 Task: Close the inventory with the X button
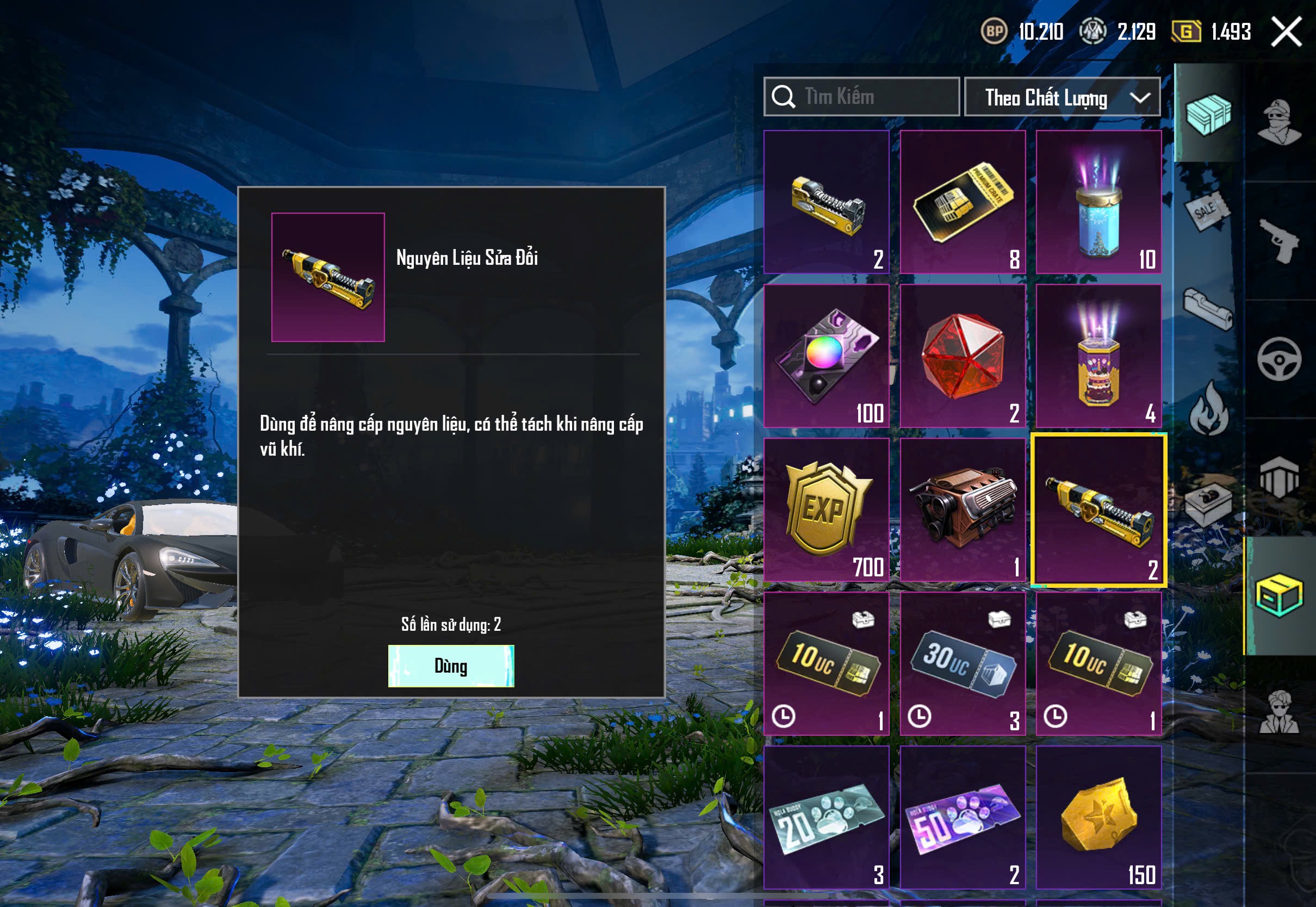click(1286, 32)
